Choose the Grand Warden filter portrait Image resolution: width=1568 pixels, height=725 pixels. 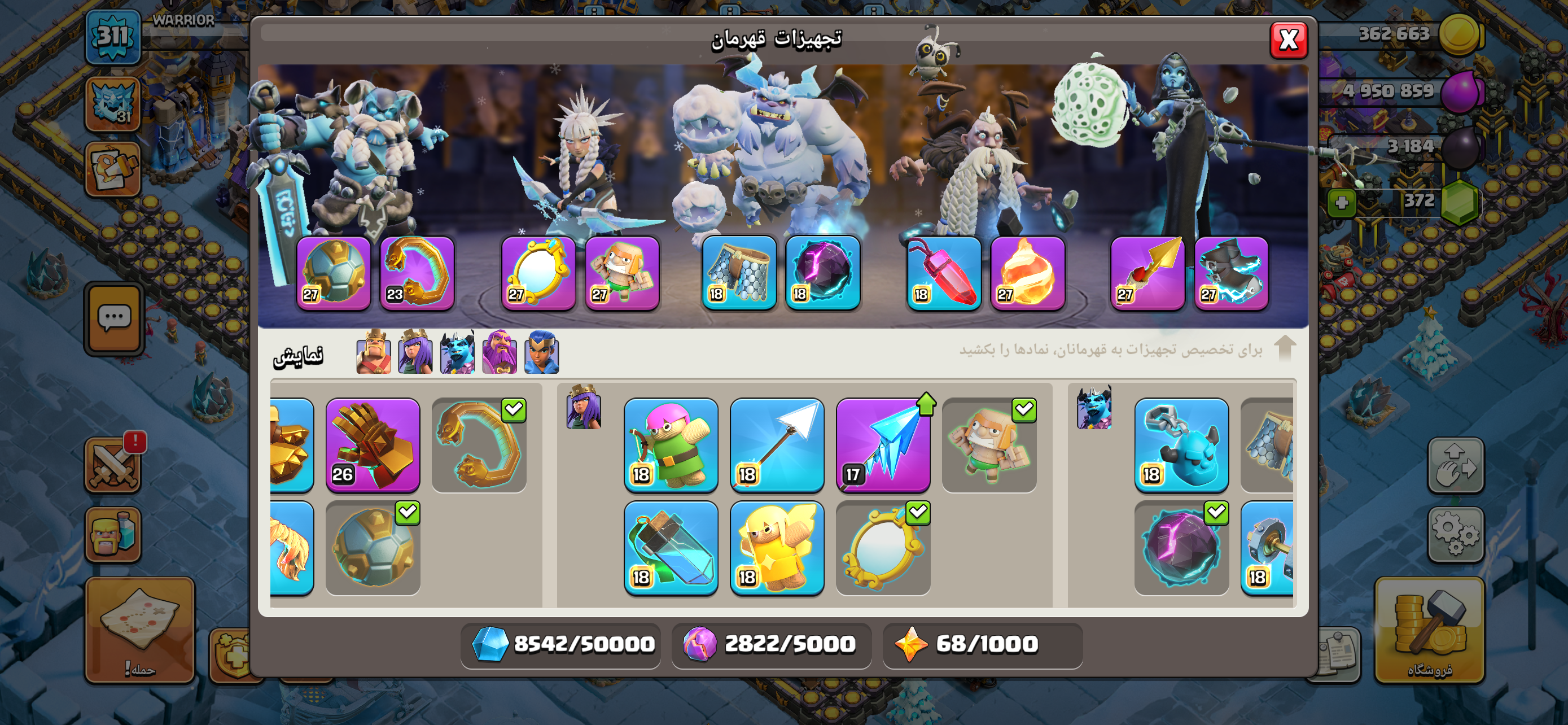tap(499, 352)
